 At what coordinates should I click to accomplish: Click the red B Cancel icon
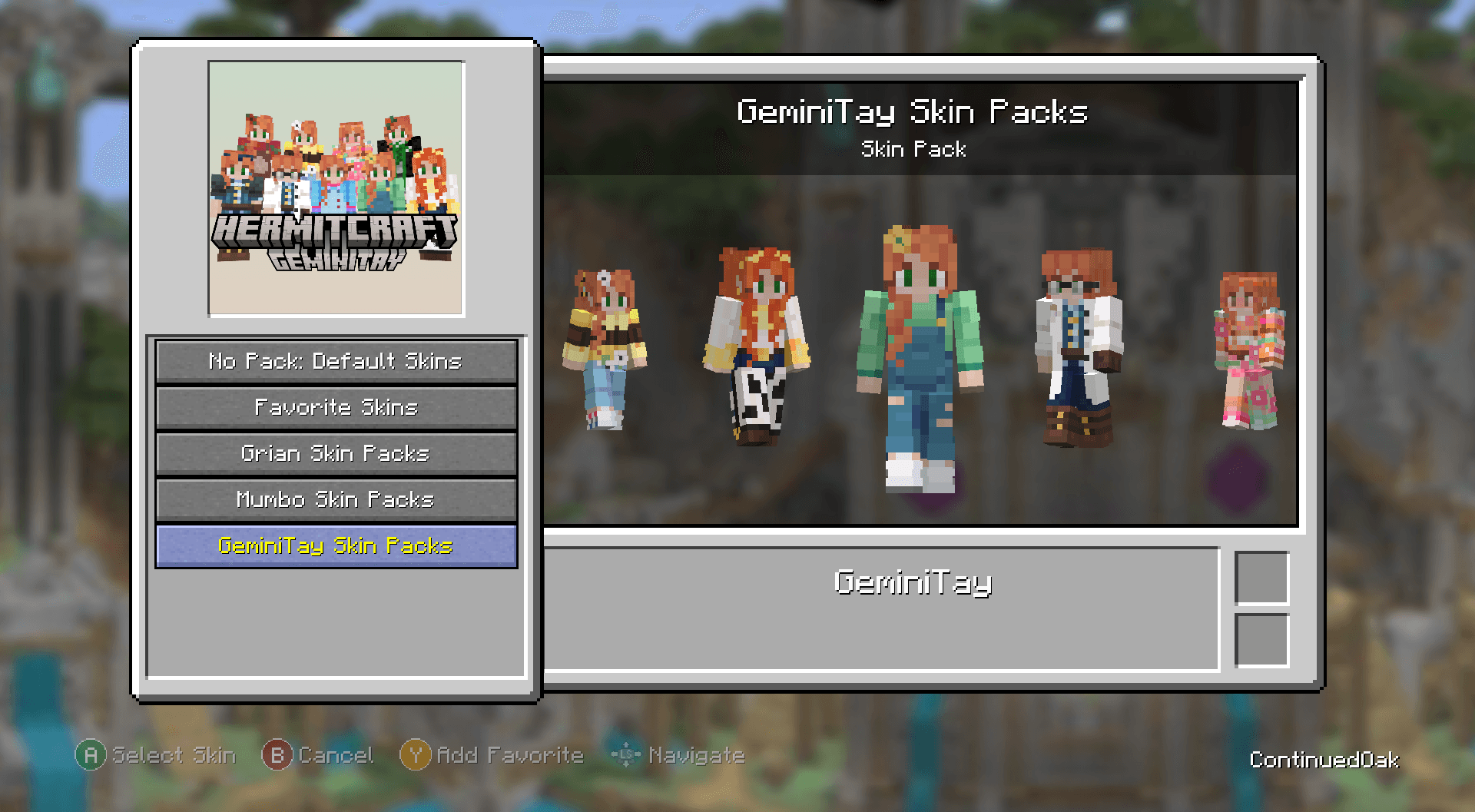pyautogui.click(x=279, y=755)
